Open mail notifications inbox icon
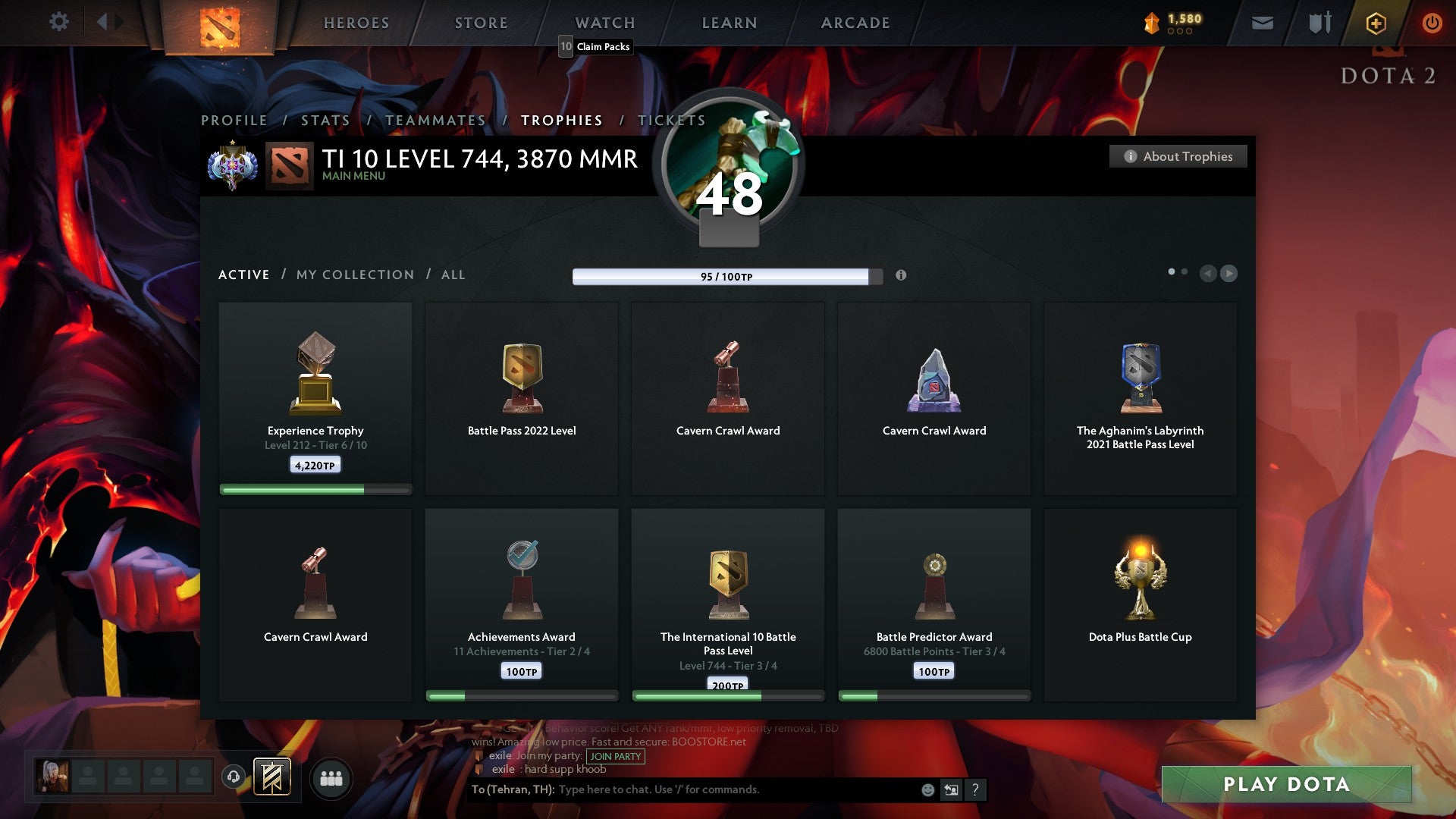This screenshot has width=1456, height=819. (x=1263, y=23)
